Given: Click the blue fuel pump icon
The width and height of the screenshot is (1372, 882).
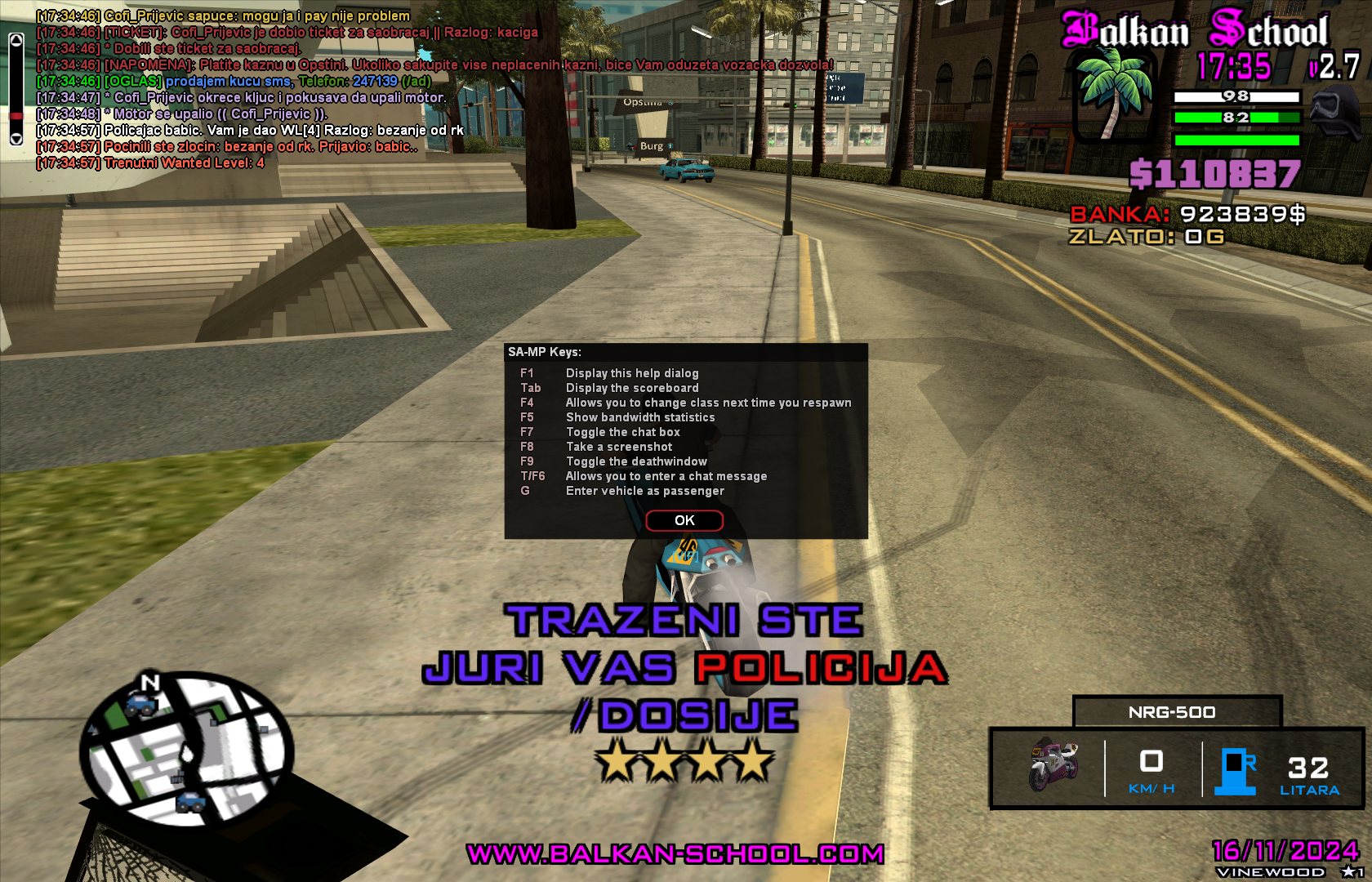Looking at the screenshot, I should pos(1236,771).
